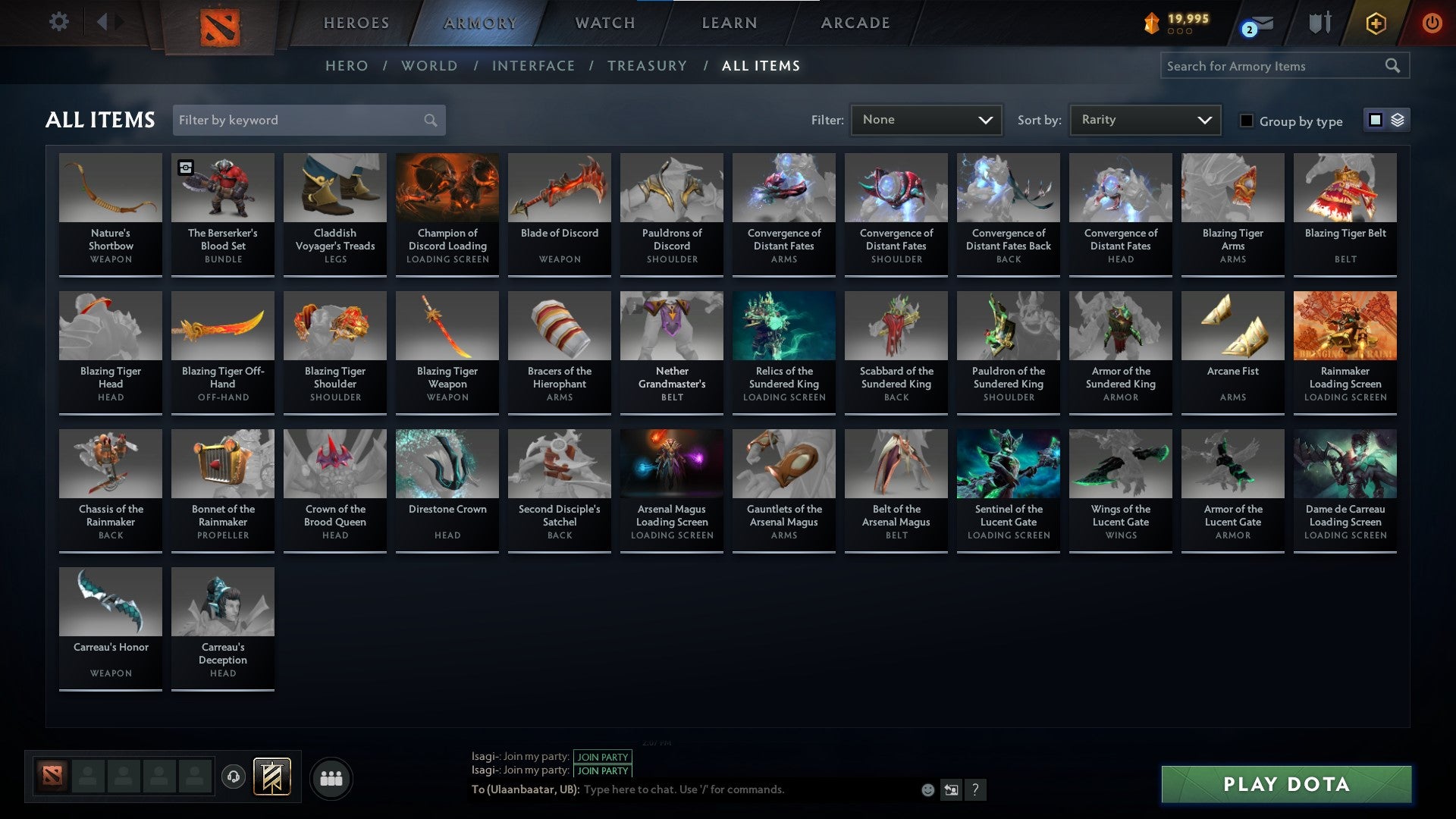Click the chat help question mark
Viewport: 1456px width, 819px height.
click(975, 789)
